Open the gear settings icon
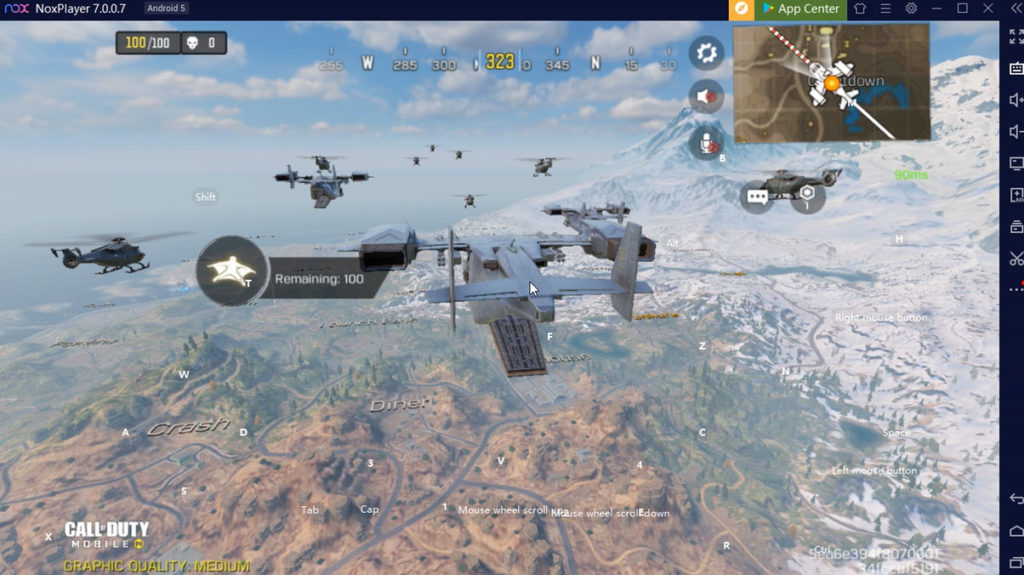Image resolution: width=1024 pixels, height=575 pixels. (x=707, y=51)
